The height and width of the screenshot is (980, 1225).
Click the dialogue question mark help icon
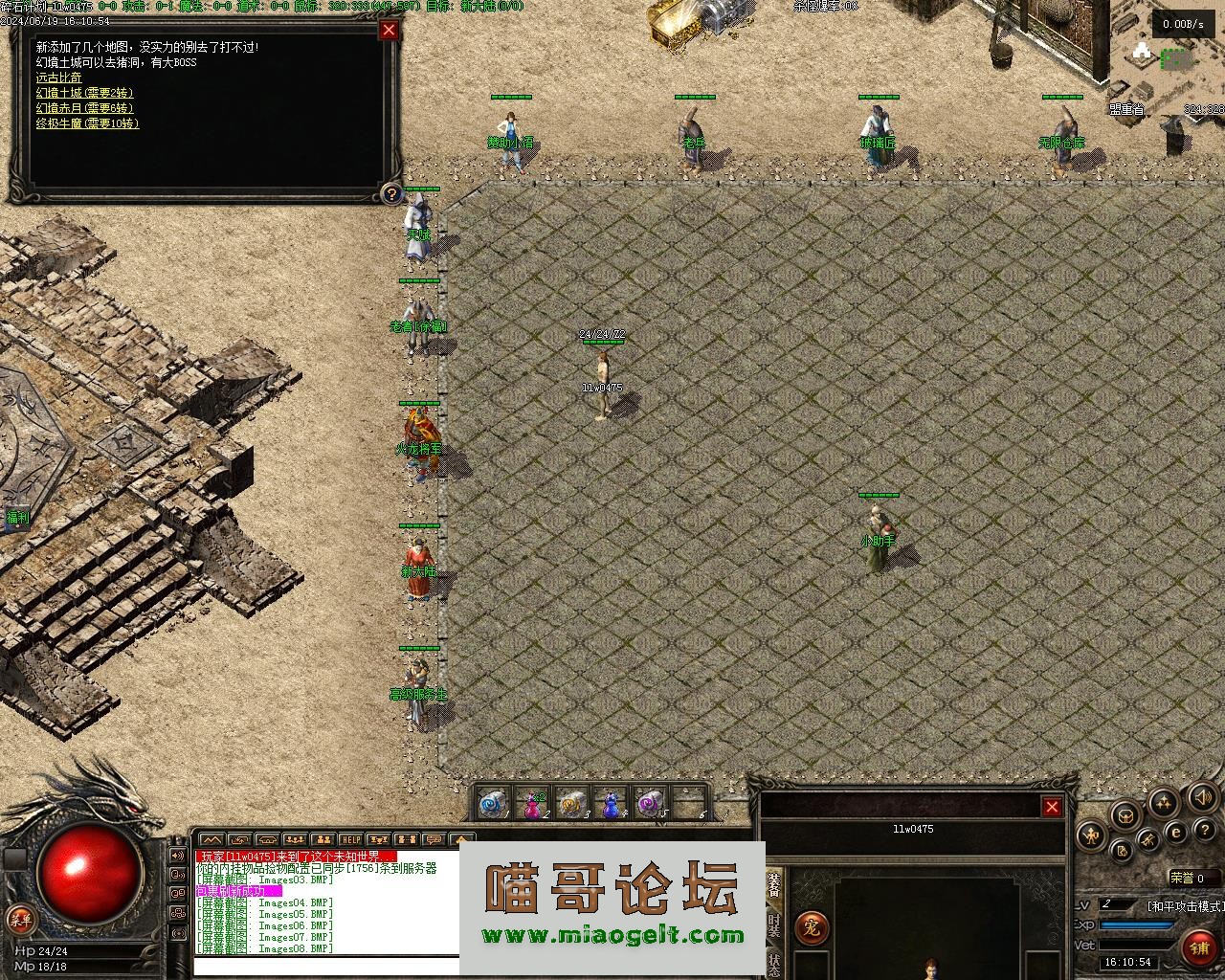tap(391, 194)
